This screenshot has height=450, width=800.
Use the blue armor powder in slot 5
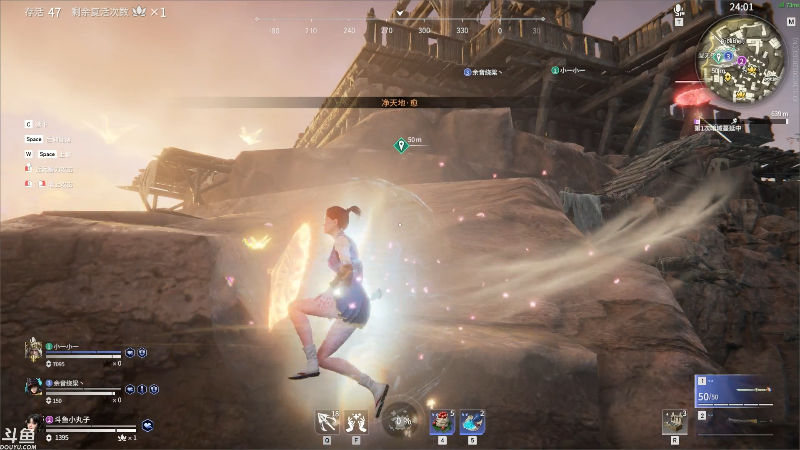(x=472, y=422)
